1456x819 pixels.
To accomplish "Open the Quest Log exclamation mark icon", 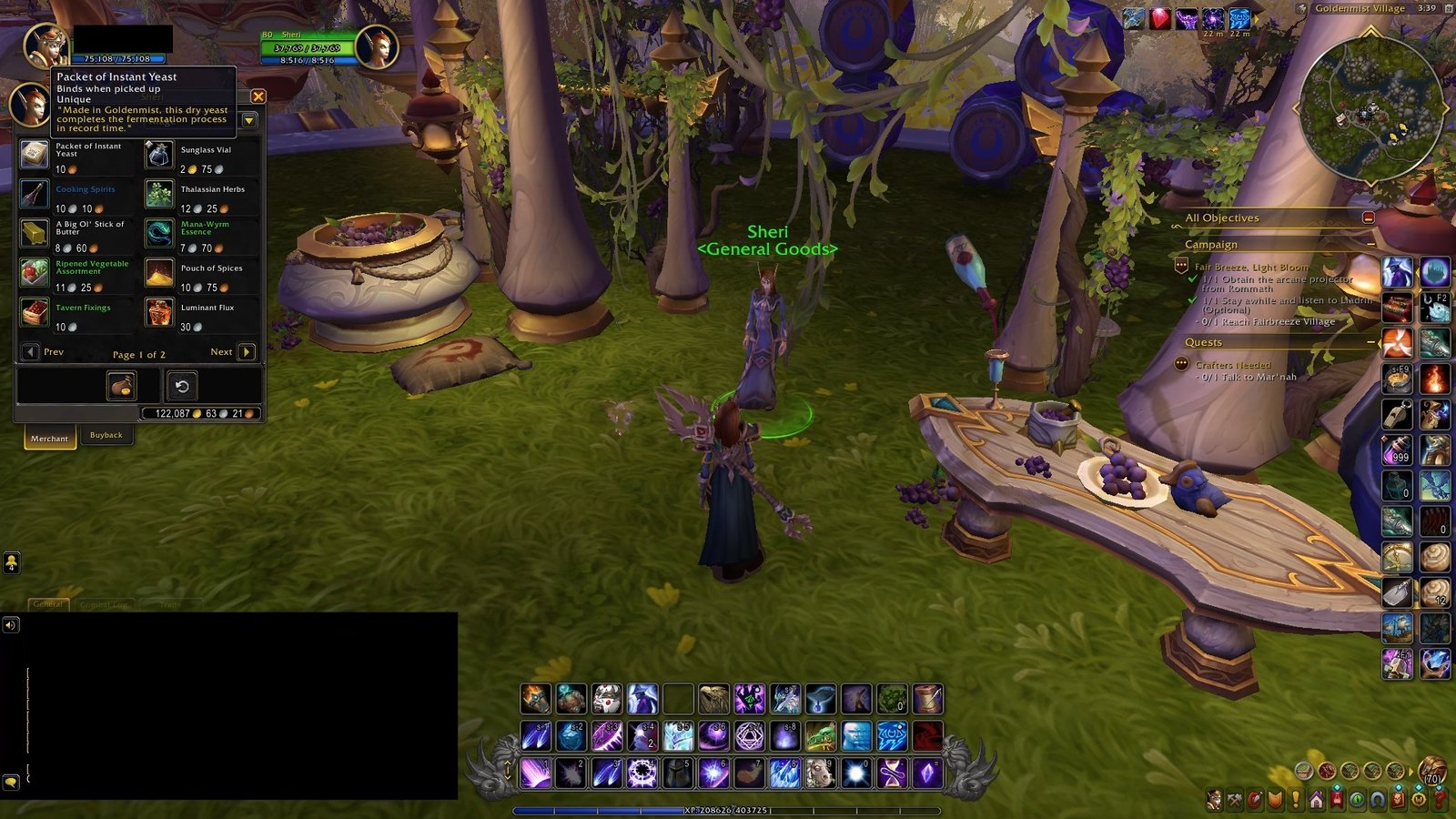I will 1295,800.
